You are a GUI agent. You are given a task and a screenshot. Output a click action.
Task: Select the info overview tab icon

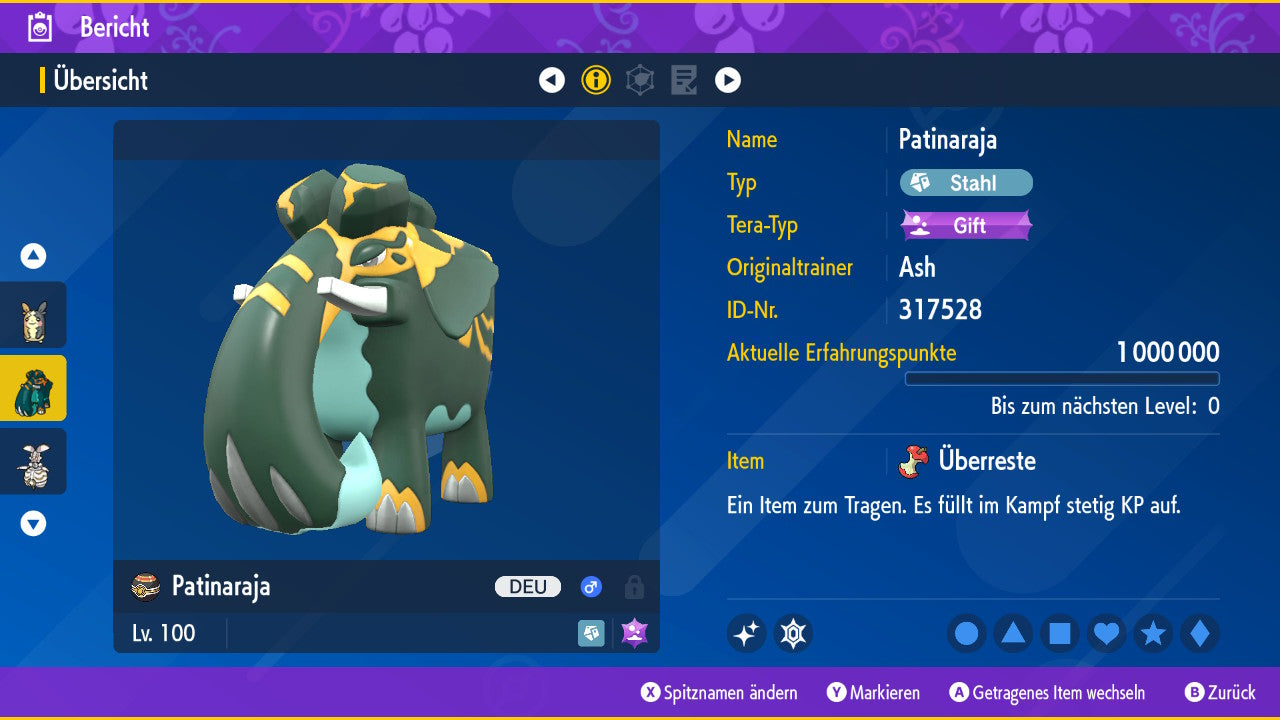click(596, 80)
